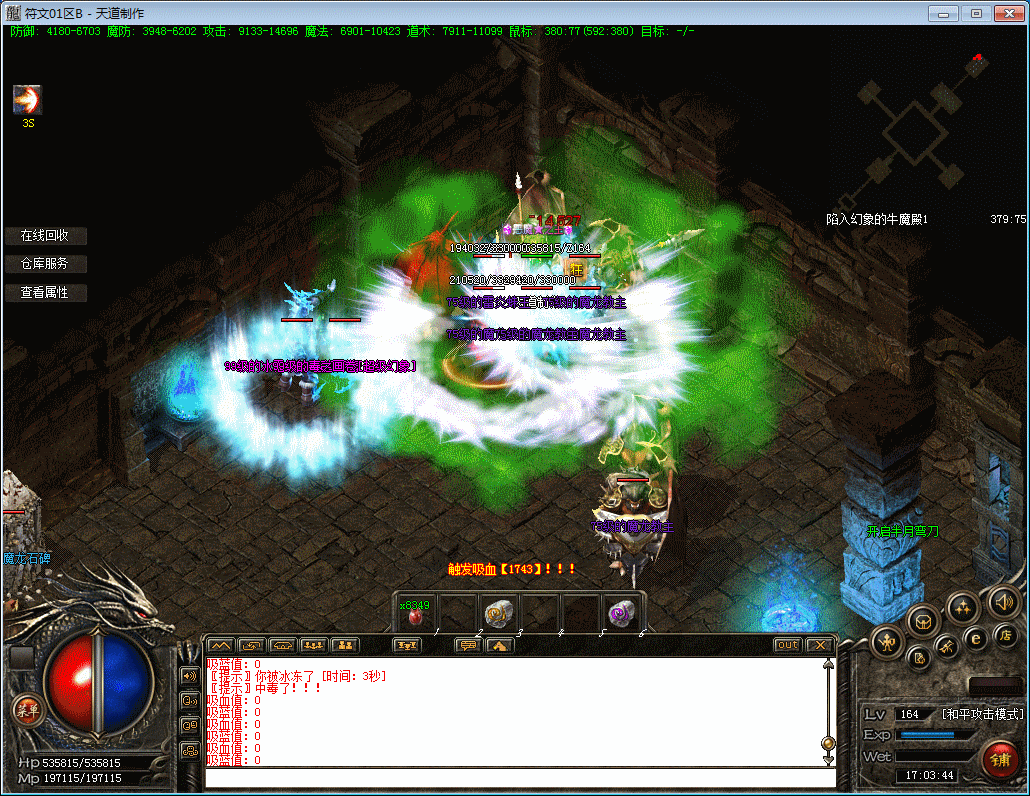Toggle sound with the round speaker button
This screenshot has height=796, width=1030.
coord(1002,602)
